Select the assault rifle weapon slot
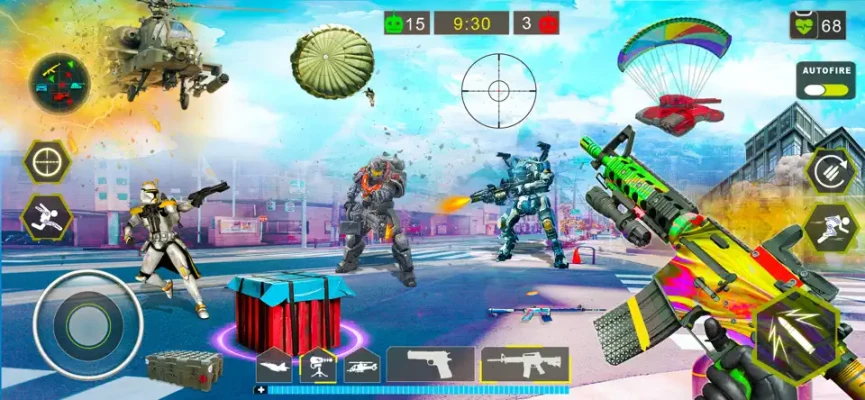The height and width of the screenshot is (400, 865). point(524,364)
